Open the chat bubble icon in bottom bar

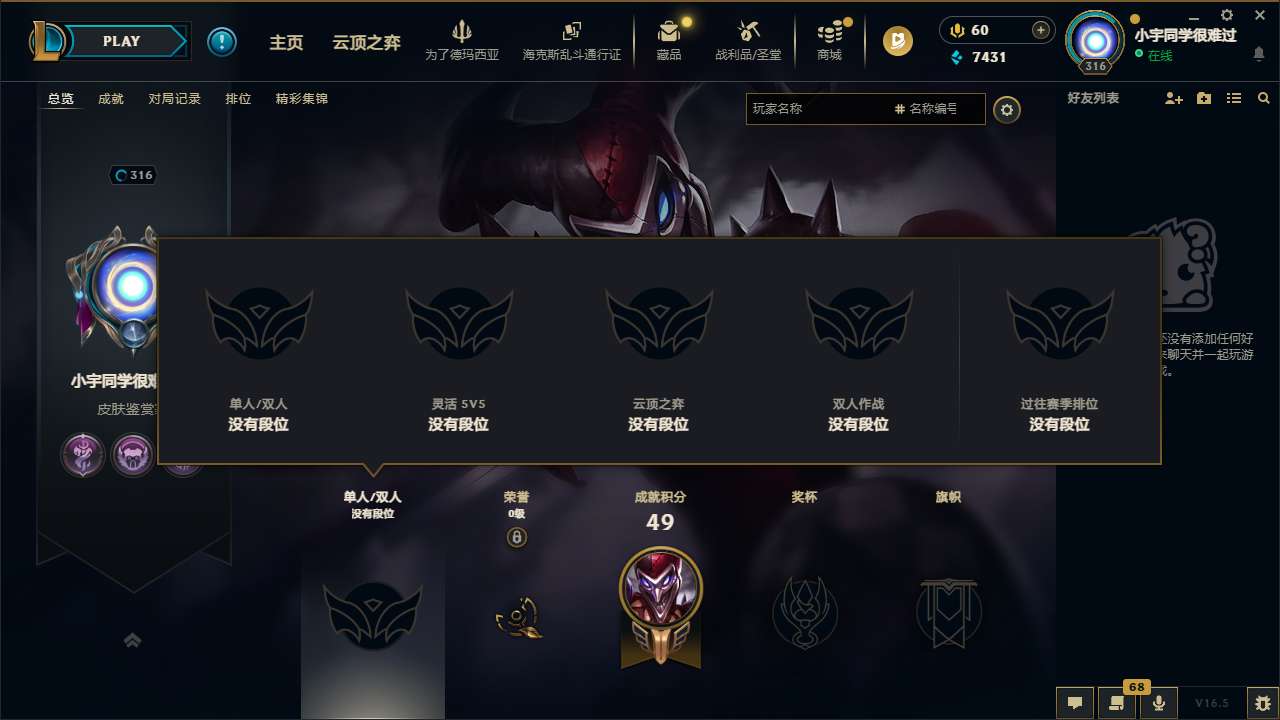coord(1075,702)
